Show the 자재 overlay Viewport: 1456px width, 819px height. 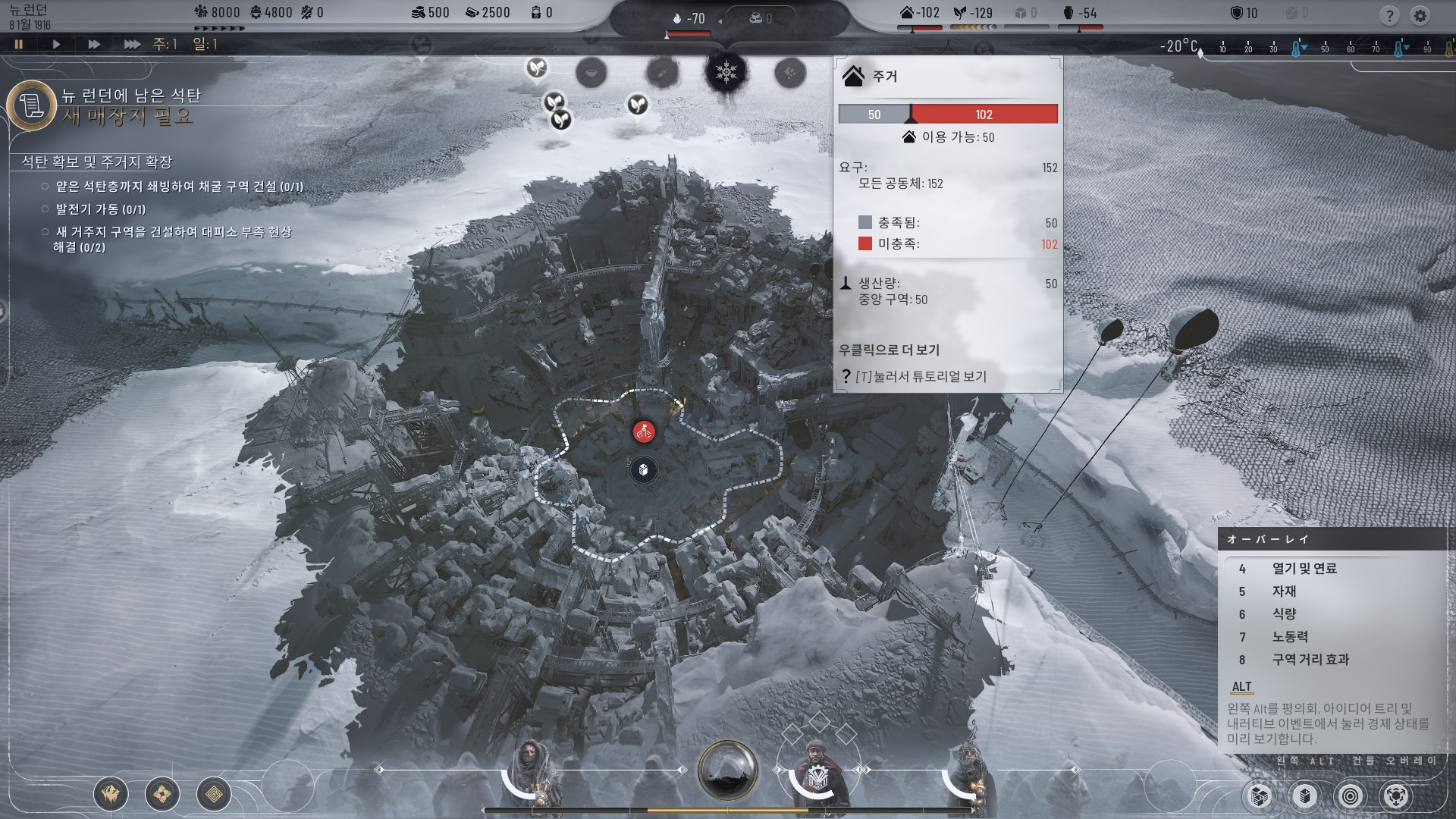1284,591
